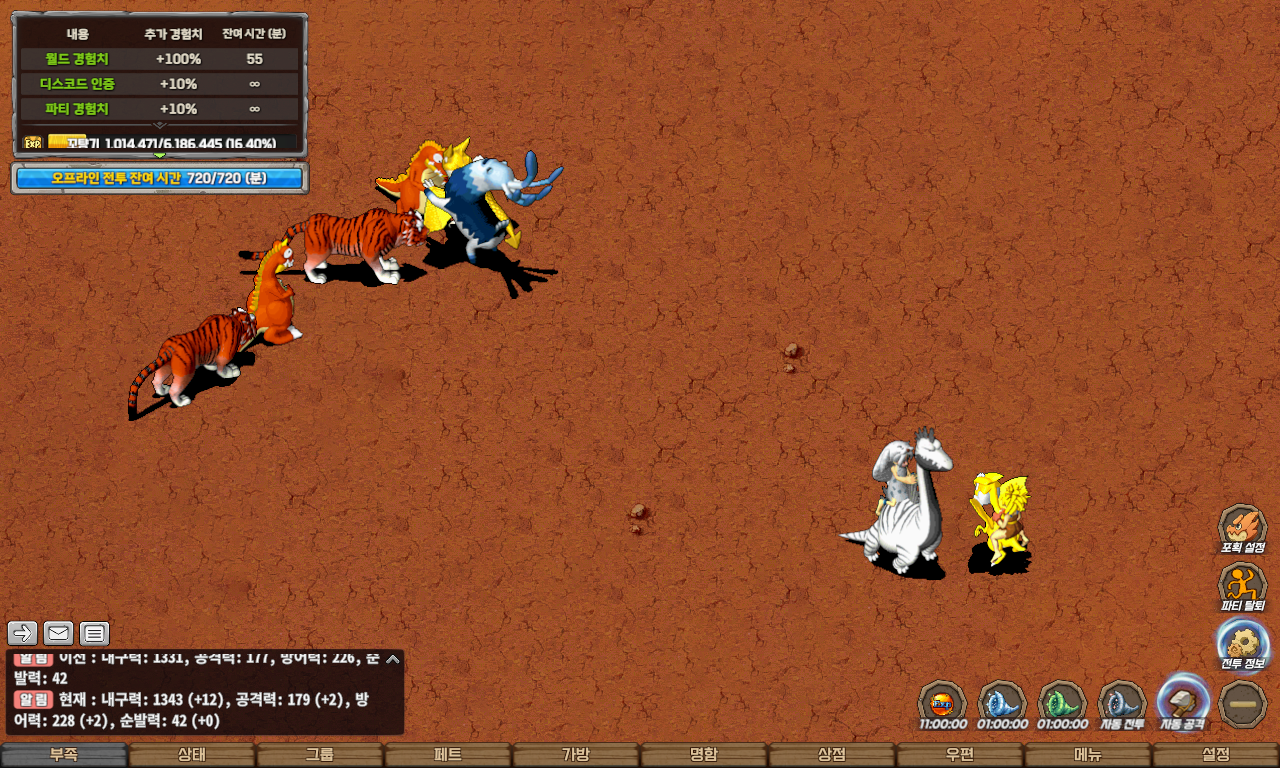Viewport: 1280px width, 768px height.
Task: Show 전투 정보 battle info
Action: [x=1242, y=644]
